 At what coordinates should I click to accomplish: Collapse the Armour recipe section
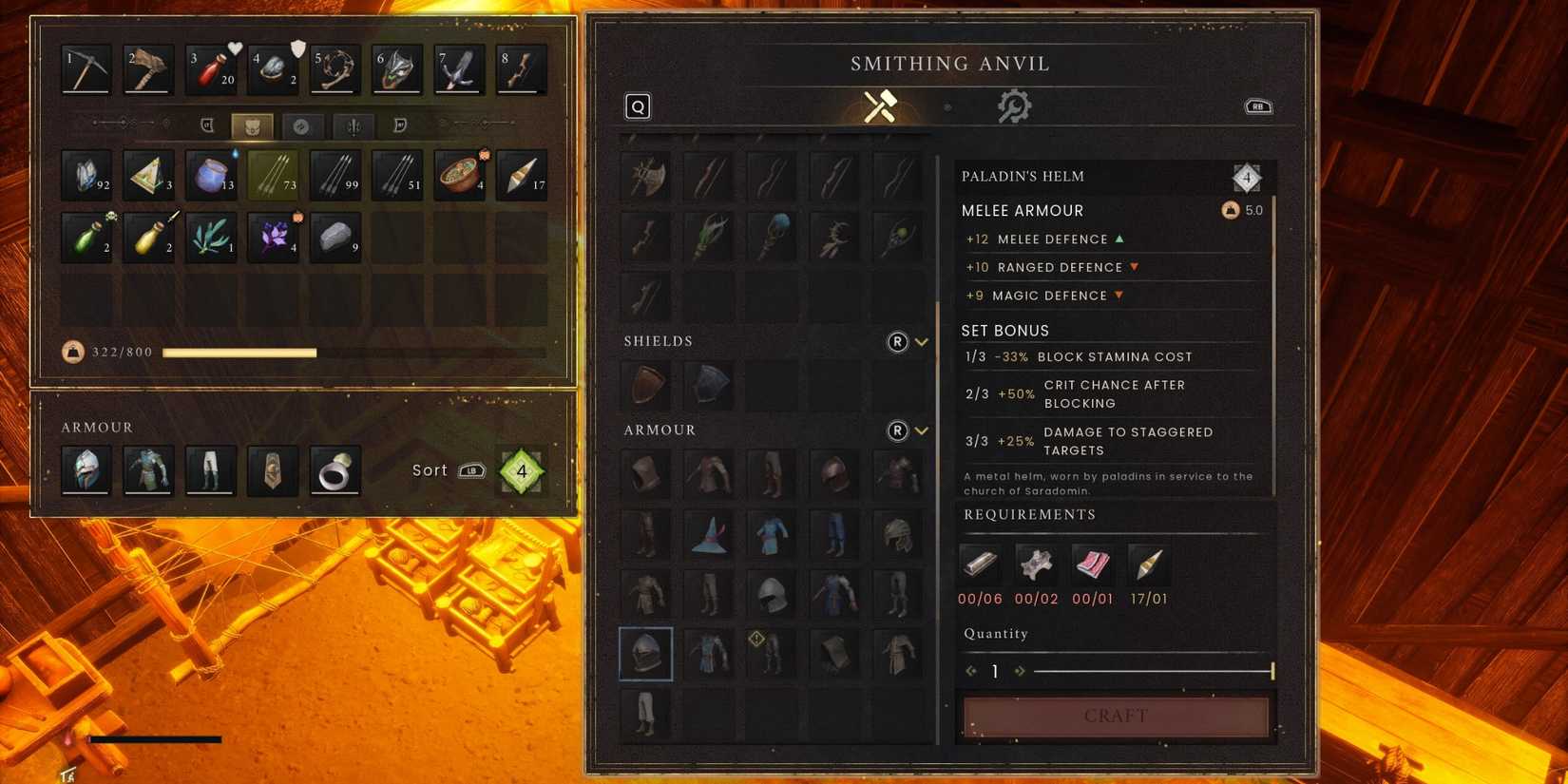(921, 430)
